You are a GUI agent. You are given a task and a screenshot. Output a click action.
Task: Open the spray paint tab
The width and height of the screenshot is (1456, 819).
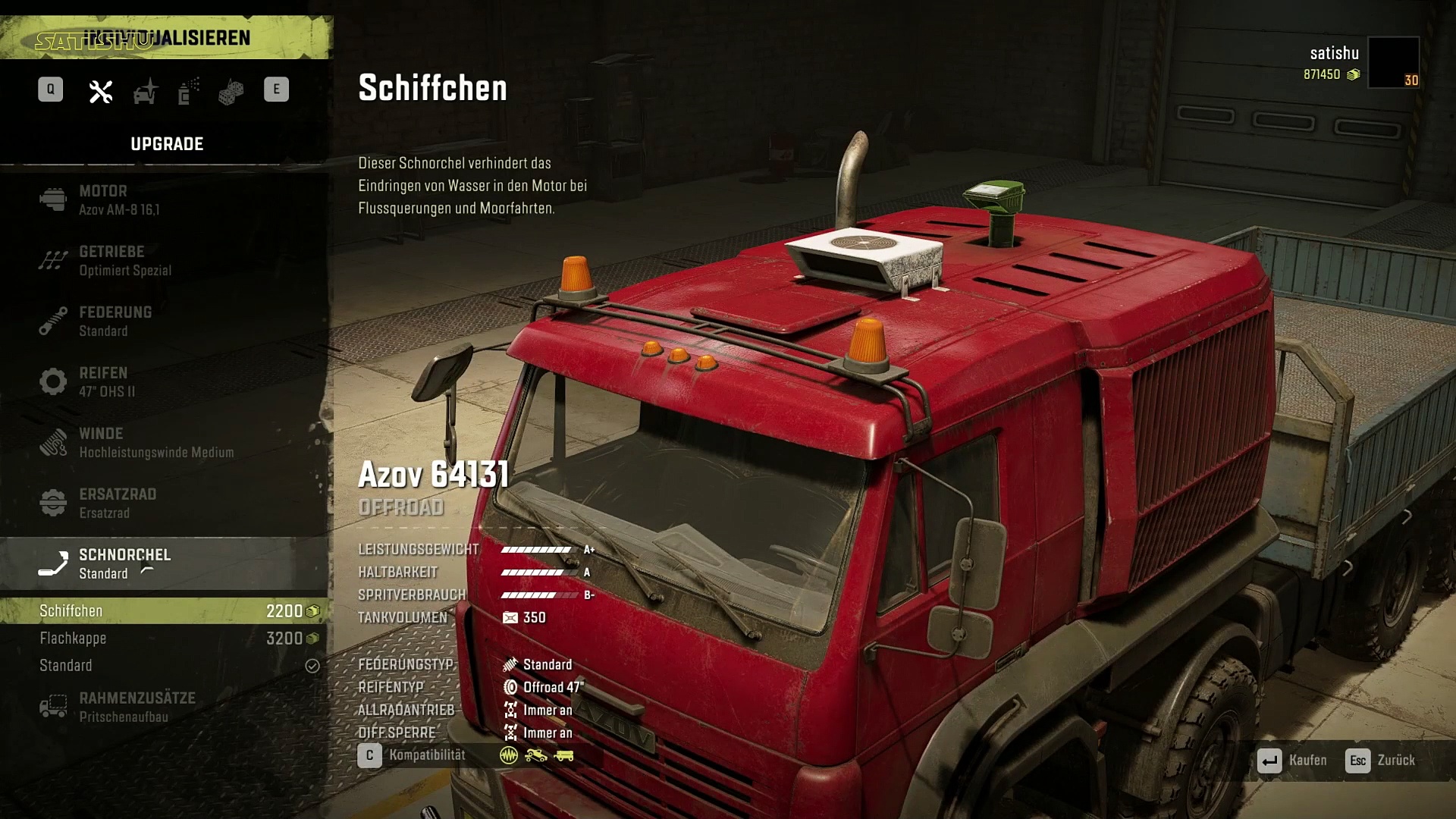point(188,91)
